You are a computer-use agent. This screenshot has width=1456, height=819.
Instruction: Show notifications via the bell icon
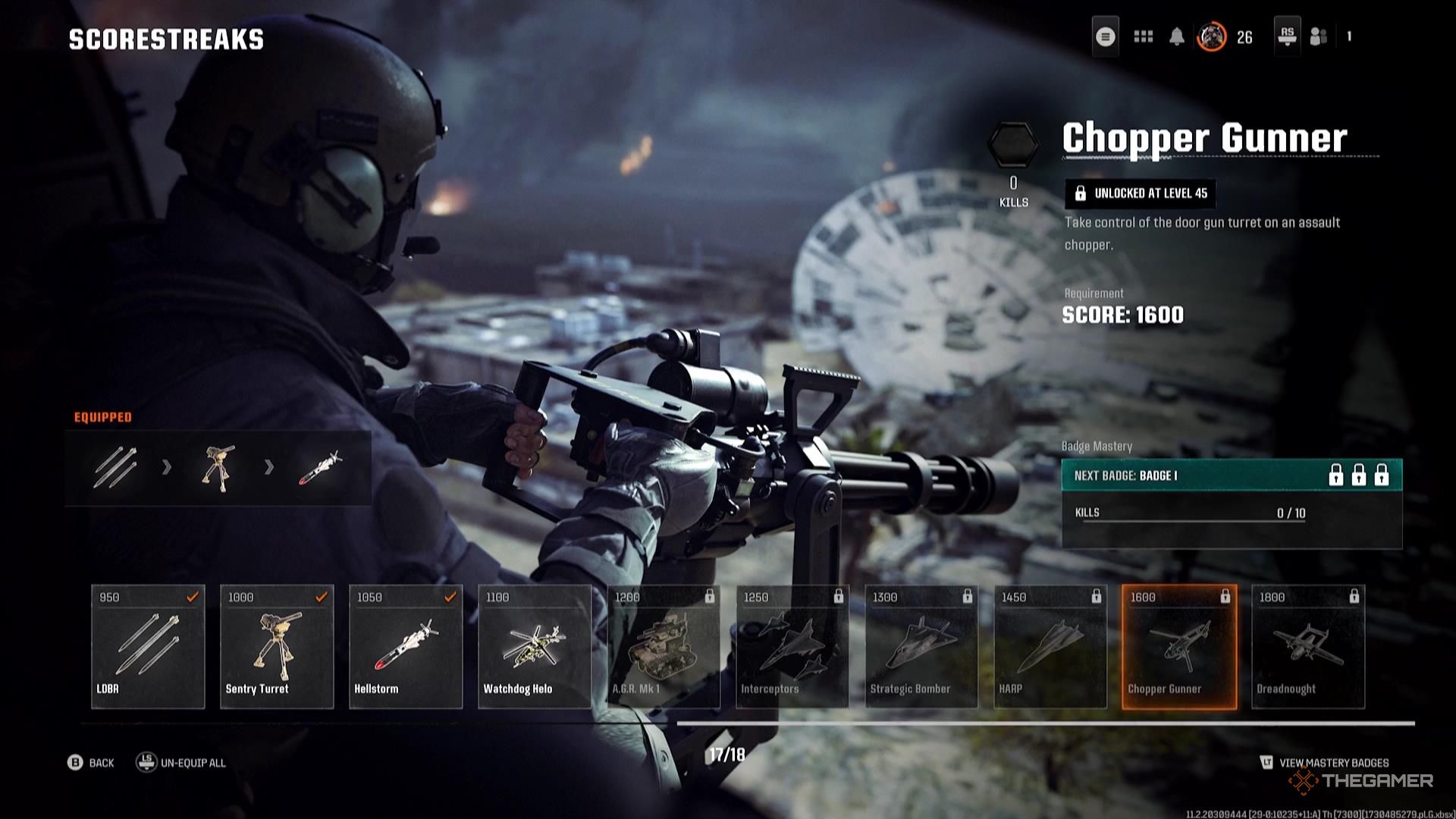pyautogui.click(x=1177, y=36)
